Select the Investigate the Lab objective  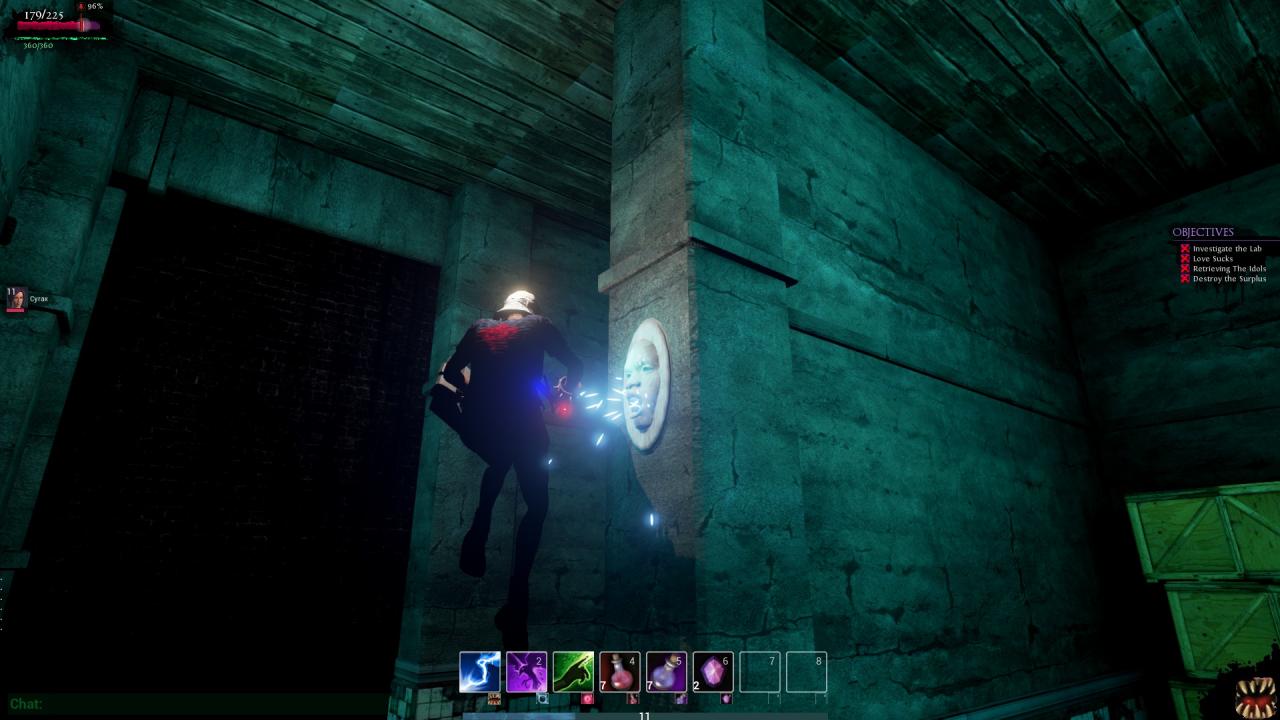coord(1226,249)
